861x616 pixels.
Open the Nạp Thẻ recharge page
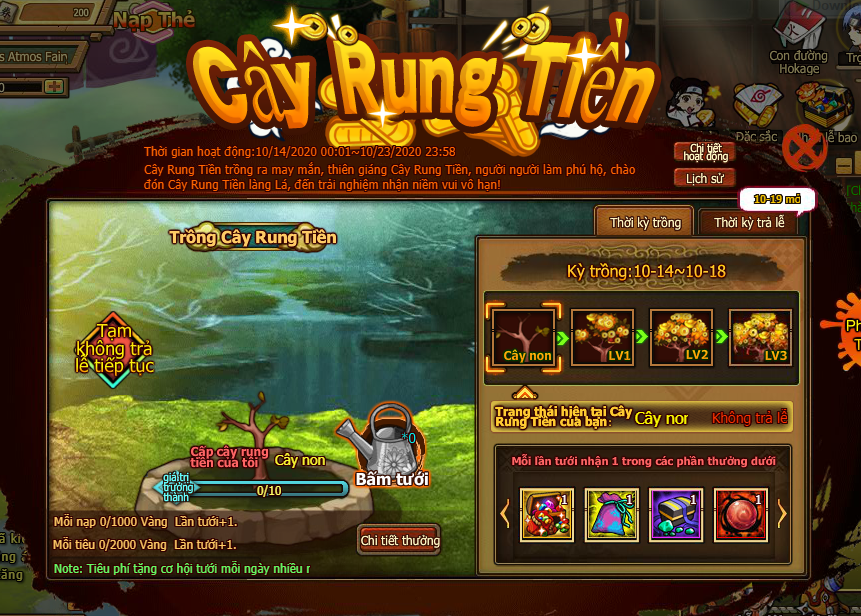tap(153, 19)
